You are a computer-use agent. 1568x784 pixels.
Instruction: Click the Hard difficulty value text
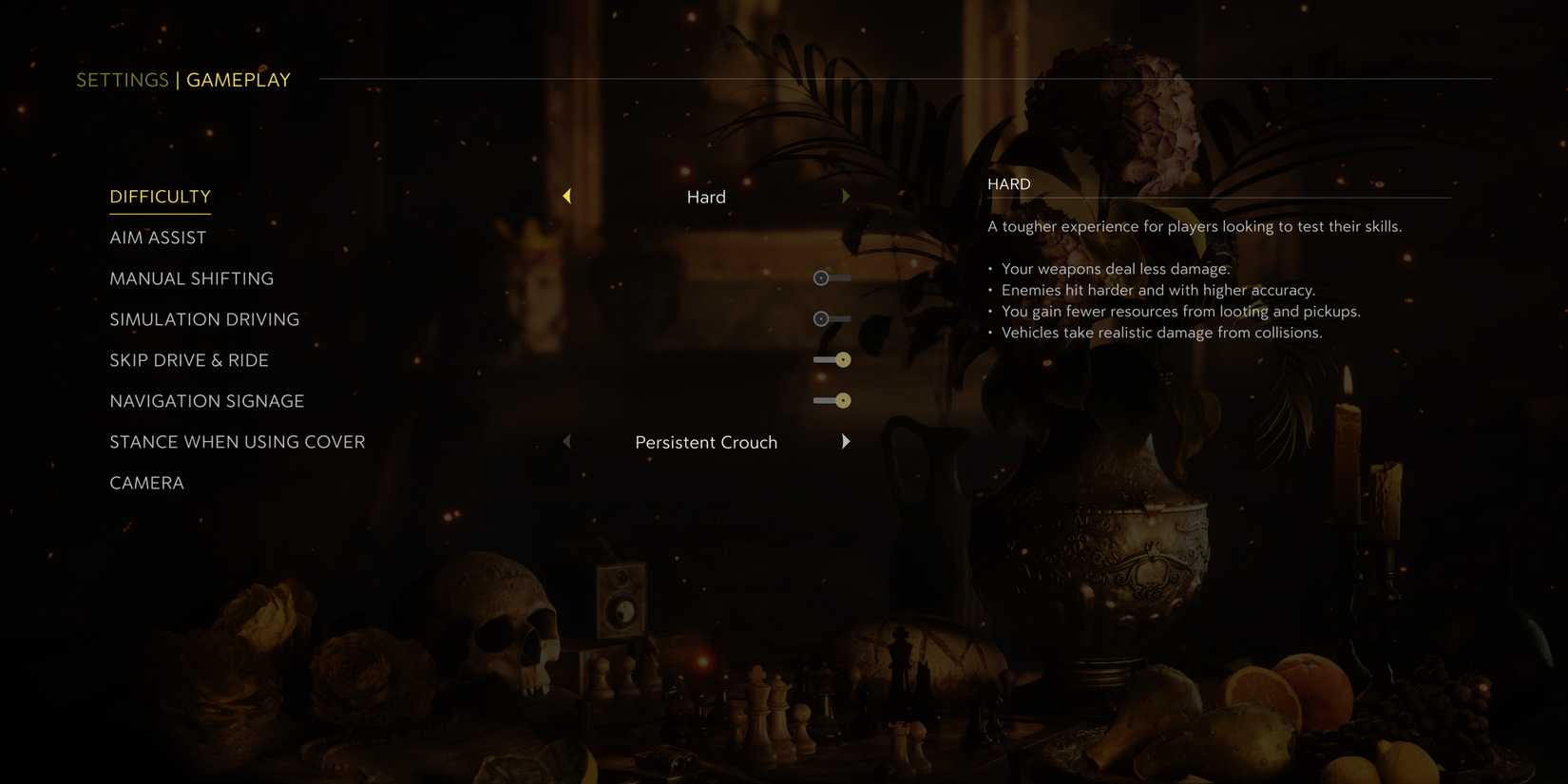click(x=706, y=197)
